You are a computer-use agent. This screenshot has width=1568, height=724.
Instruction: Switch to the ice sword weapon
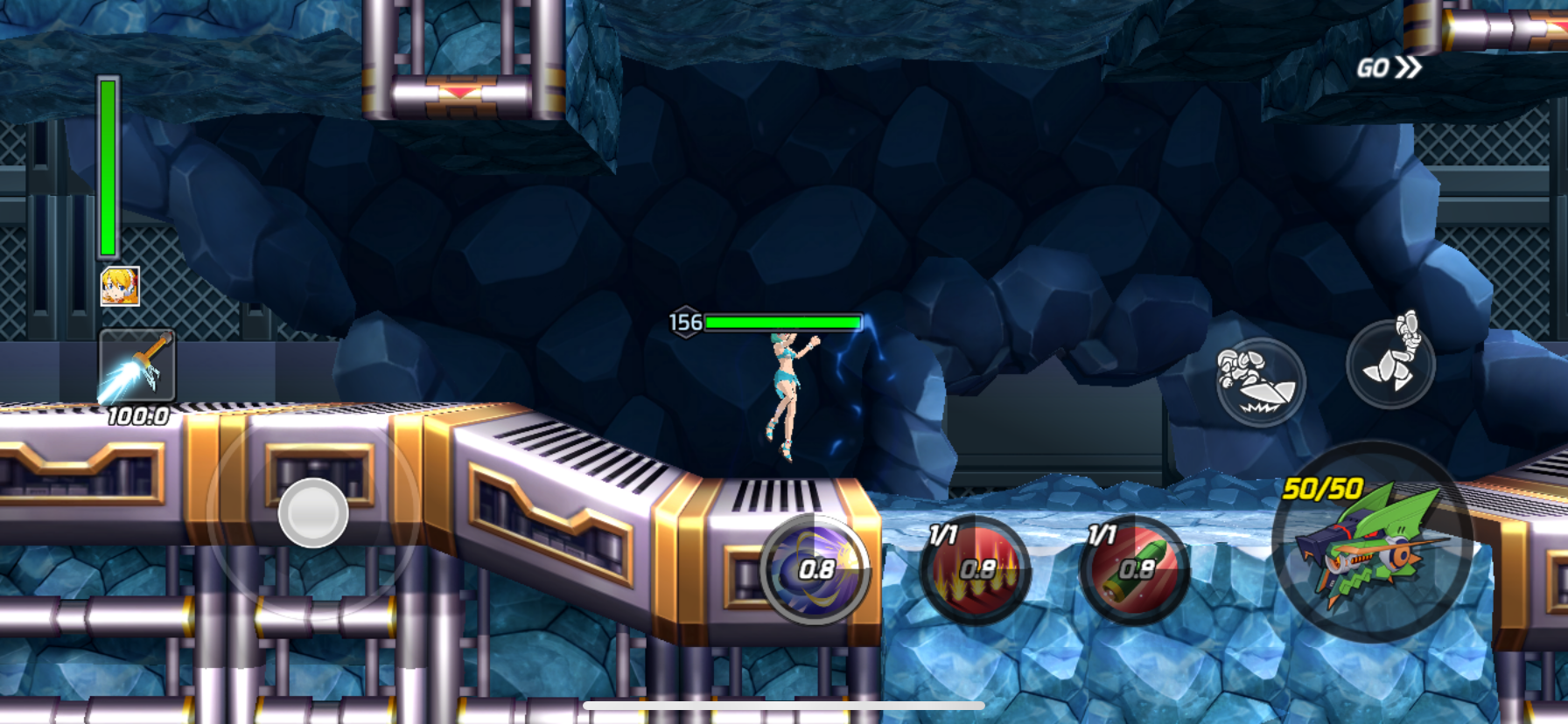(136, 366)
